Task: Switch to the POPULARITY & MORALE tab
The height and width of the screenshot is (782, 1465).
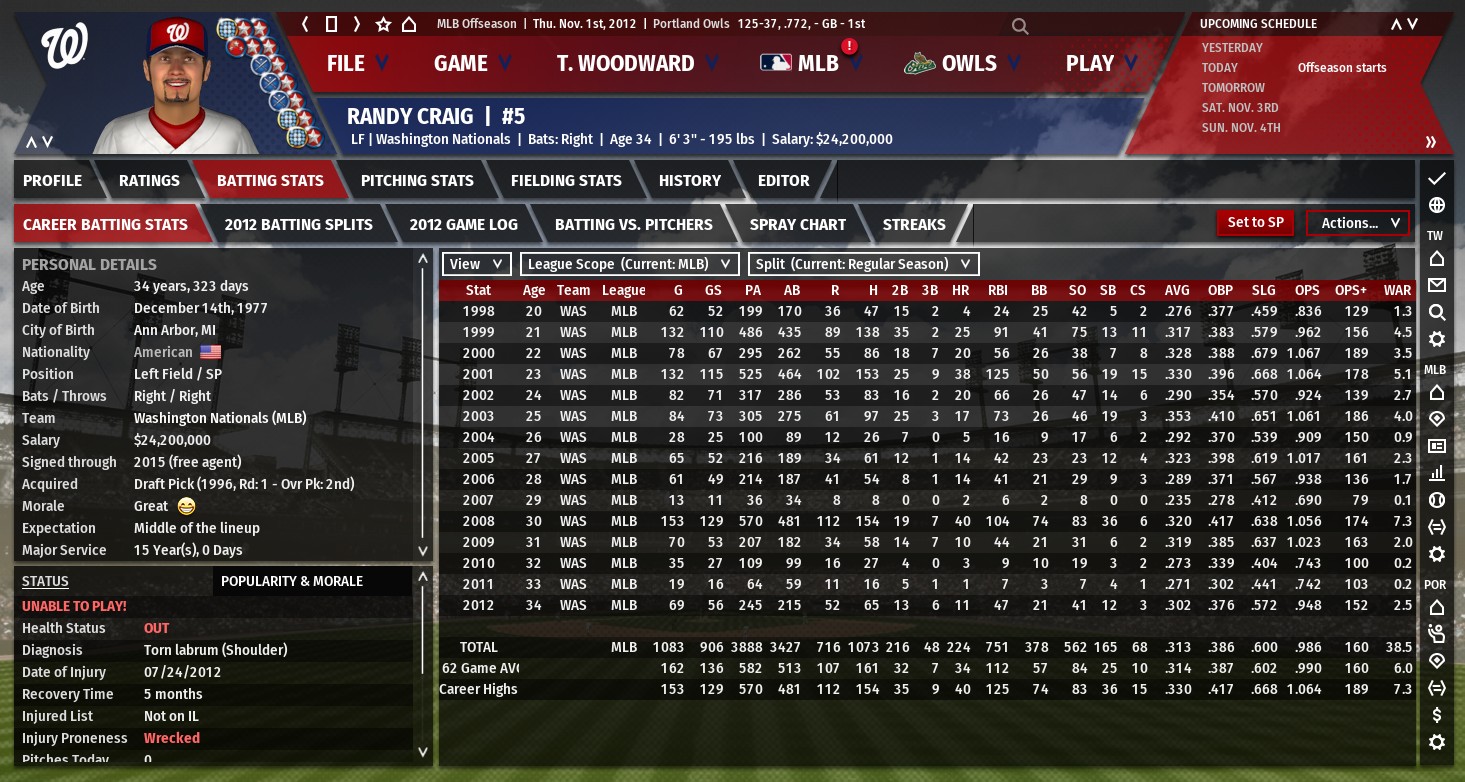Action: (292, 581)
